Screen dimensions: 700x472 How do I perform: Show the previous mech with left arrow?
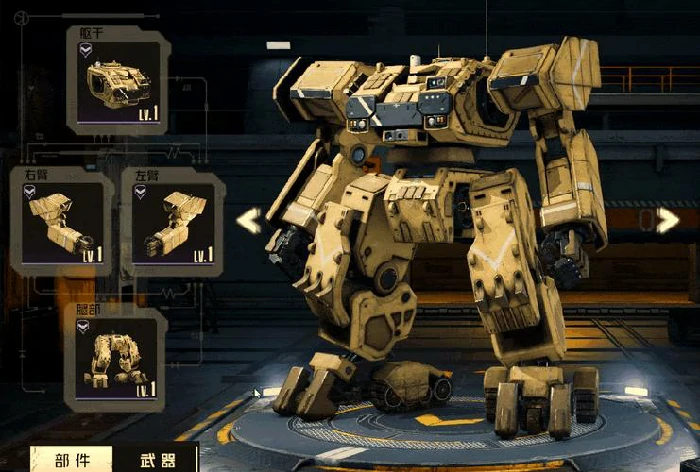pos(249,221)
